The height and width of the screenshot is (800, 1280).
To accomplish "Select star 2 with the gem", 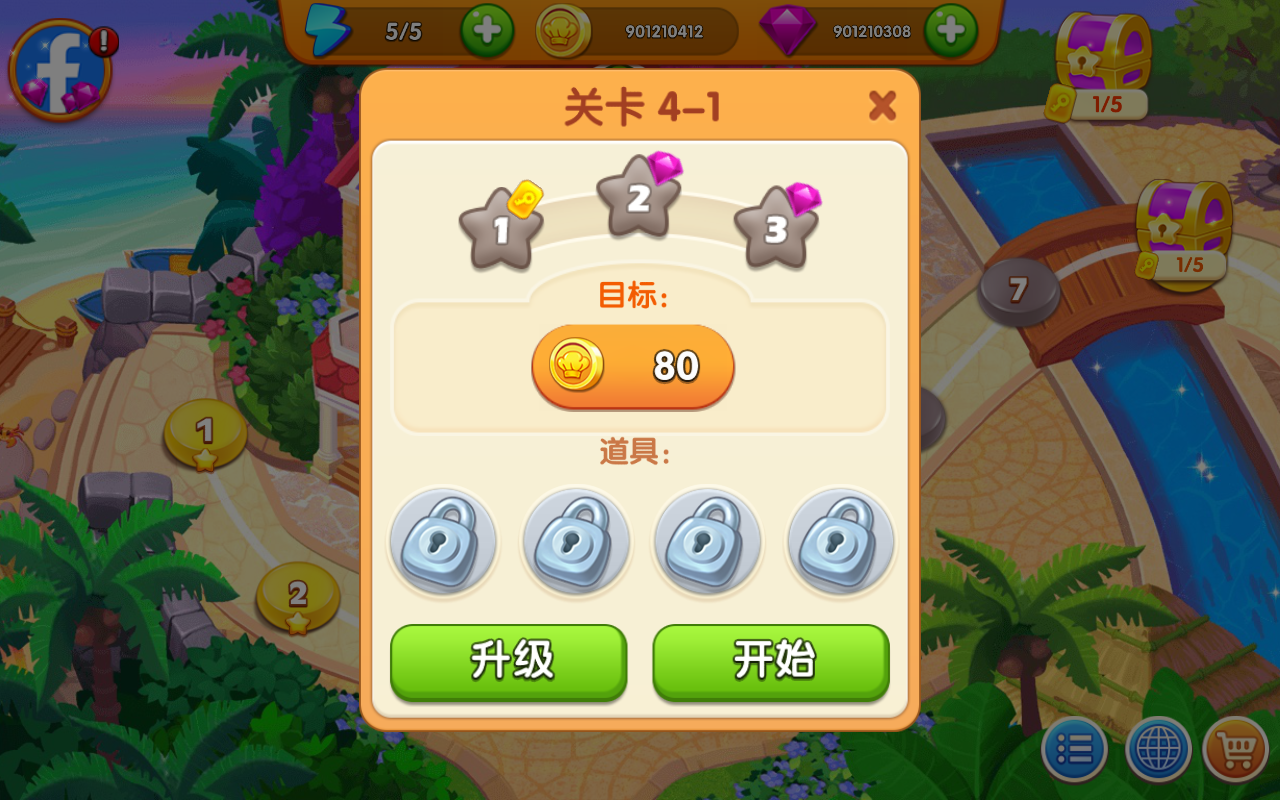I will (x=637, y=198).
